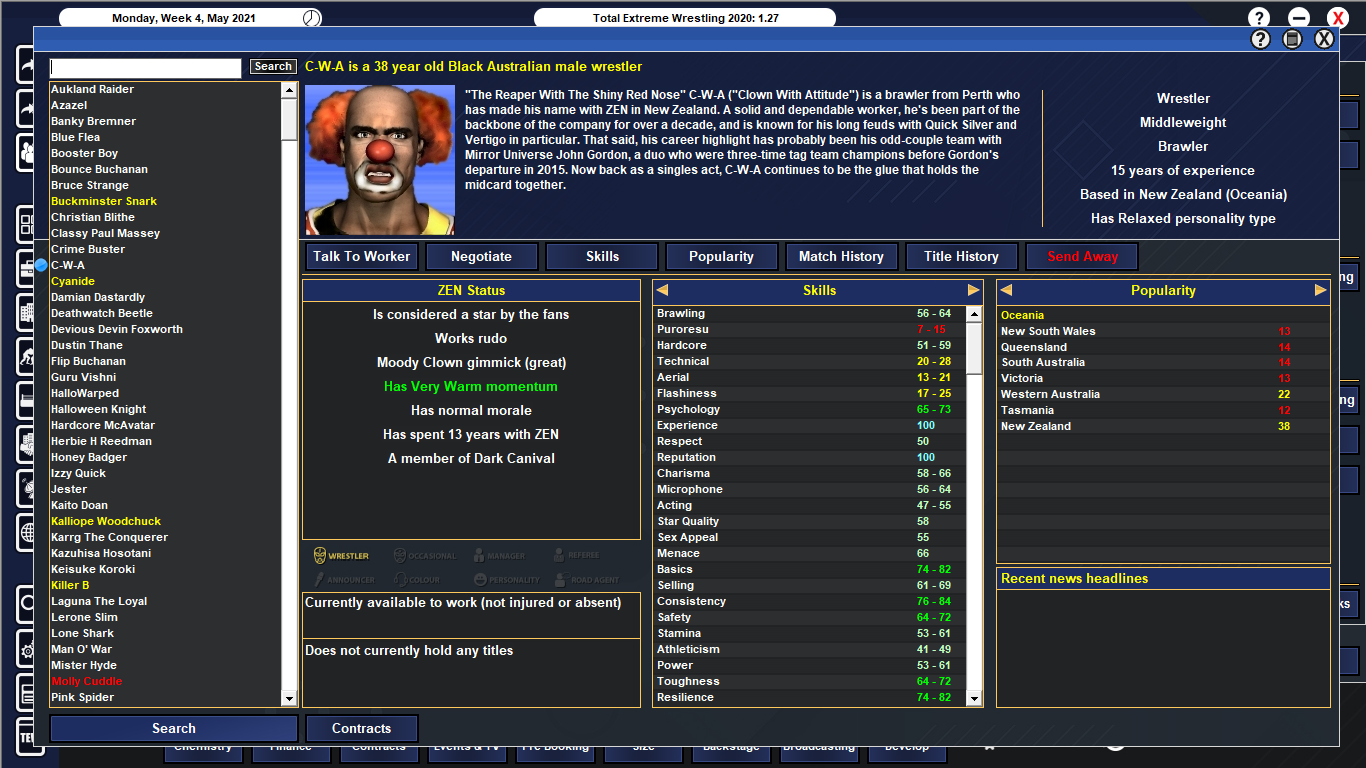Click the print icon on the profile window
The image size is (1366, 768).
pos(1292,38)
